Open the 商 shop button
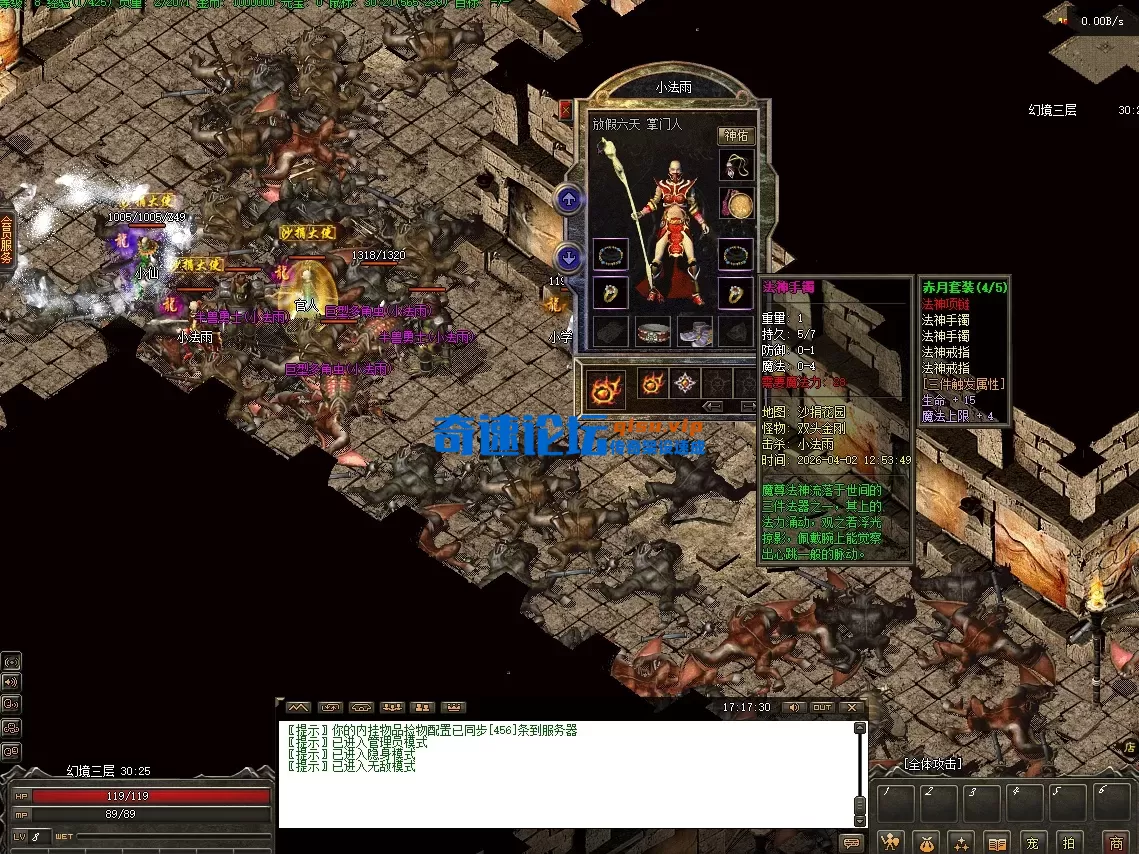Image resolution: width=1139 pixels, height=854 pixels. coord(1116,841)
